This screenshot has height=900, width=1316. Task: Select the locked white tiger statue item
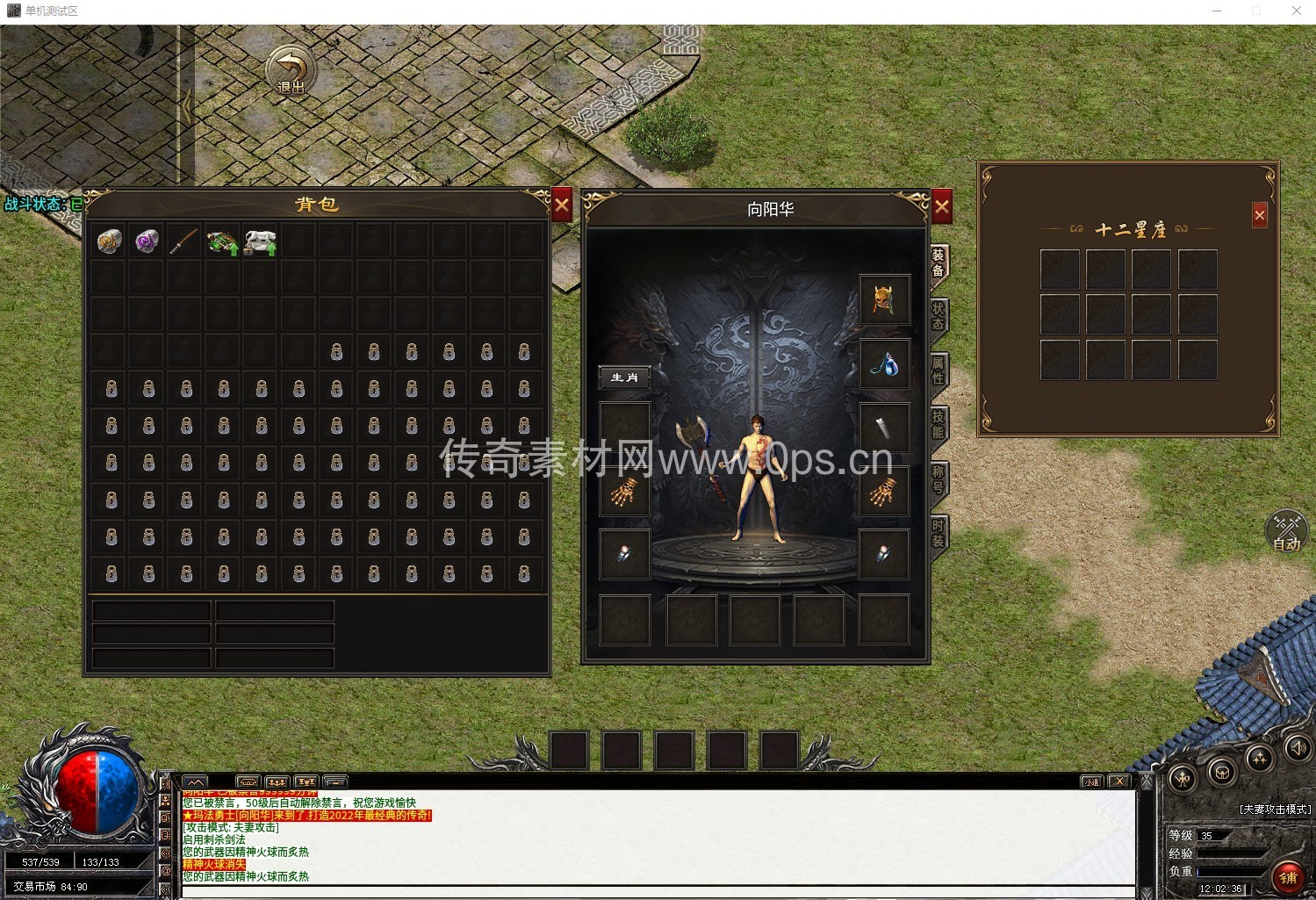pos(261,241)
